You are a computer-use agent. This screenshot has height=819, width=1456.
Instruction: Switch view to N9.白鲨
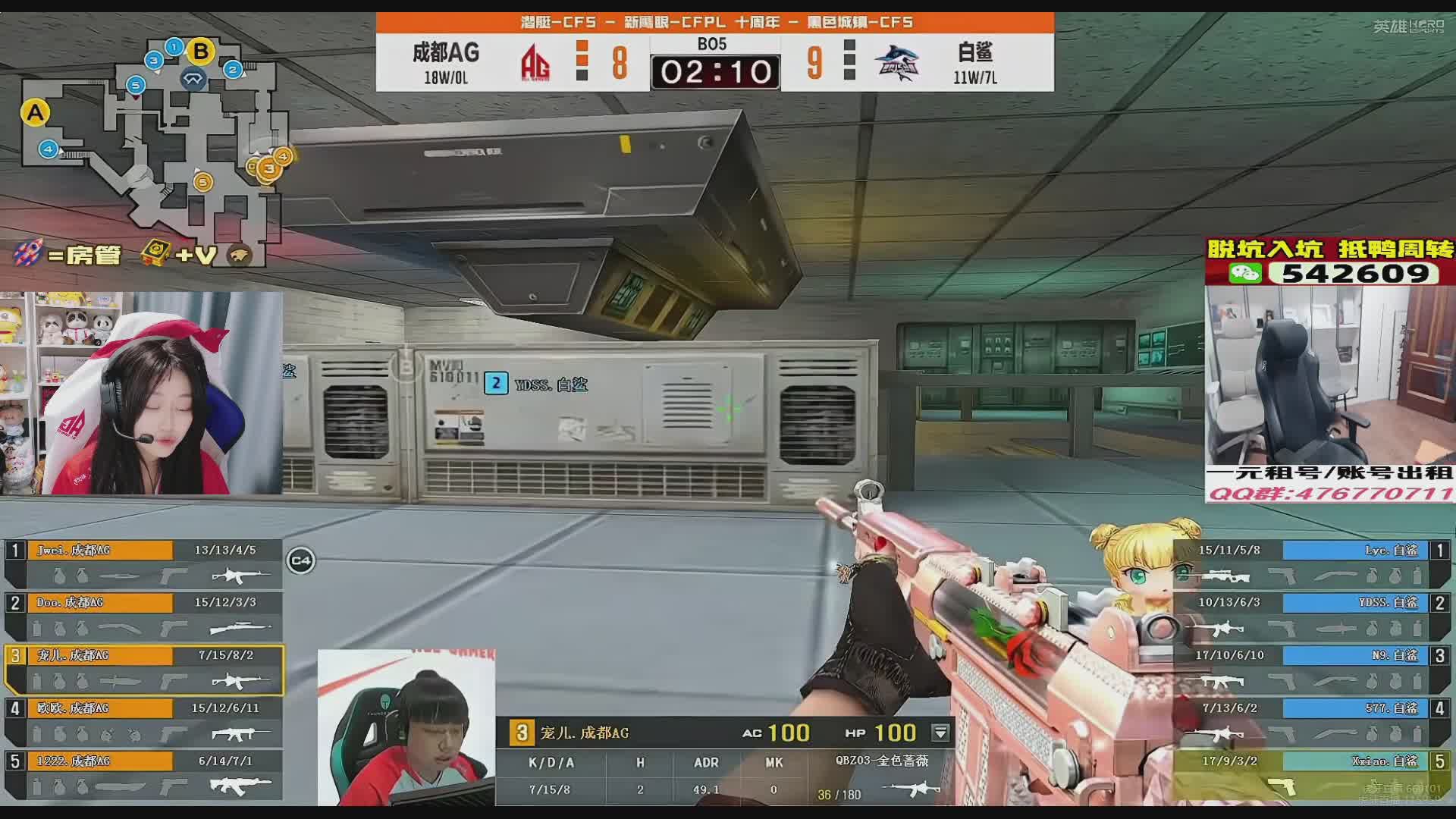click(x=1312, y=668)
